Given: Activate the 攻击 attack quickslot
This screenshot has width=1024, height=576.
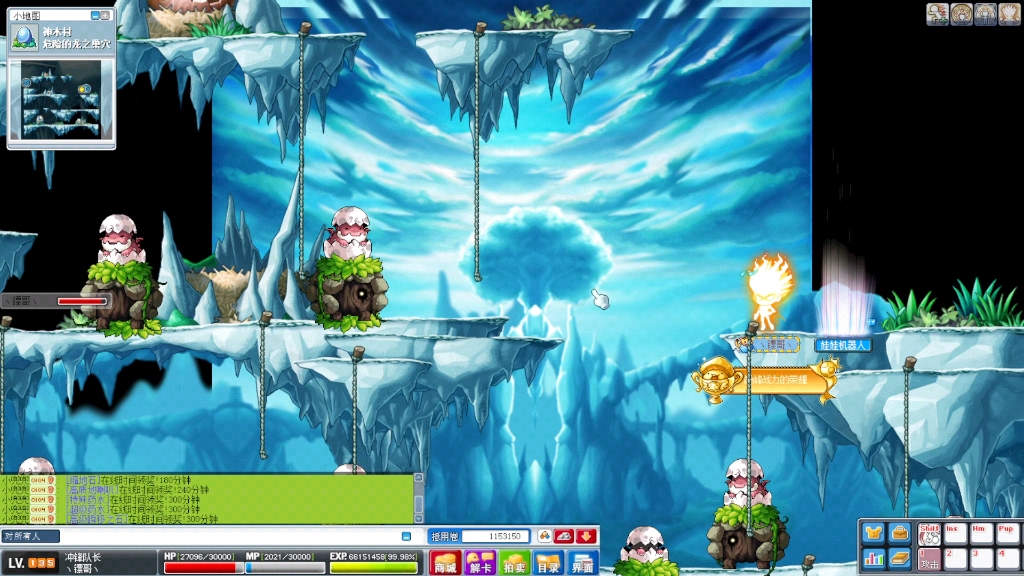Looking at the screenshot, I should 929,559.
